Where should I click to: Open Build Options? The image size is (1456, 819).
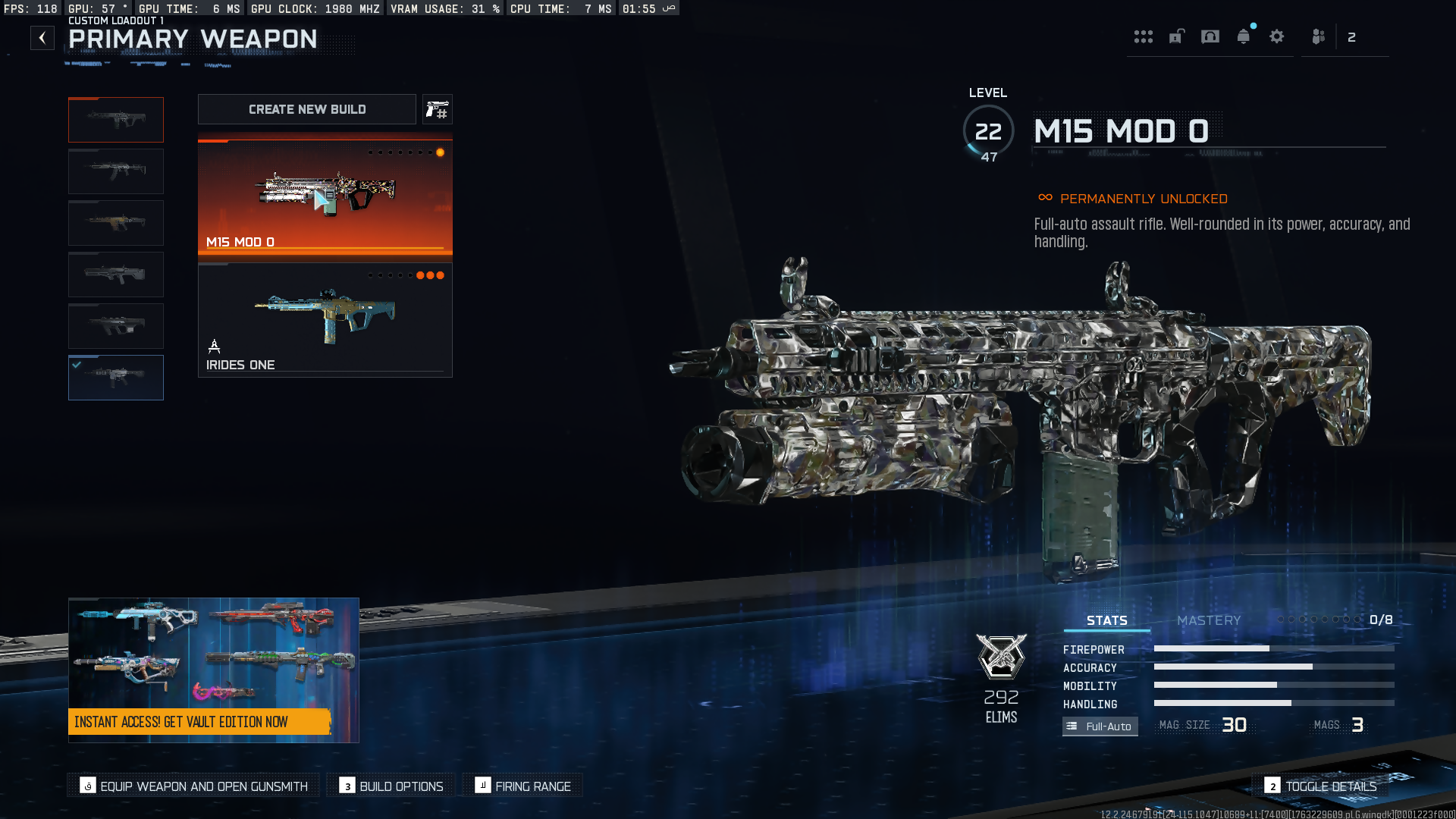(x=391, y=786)
